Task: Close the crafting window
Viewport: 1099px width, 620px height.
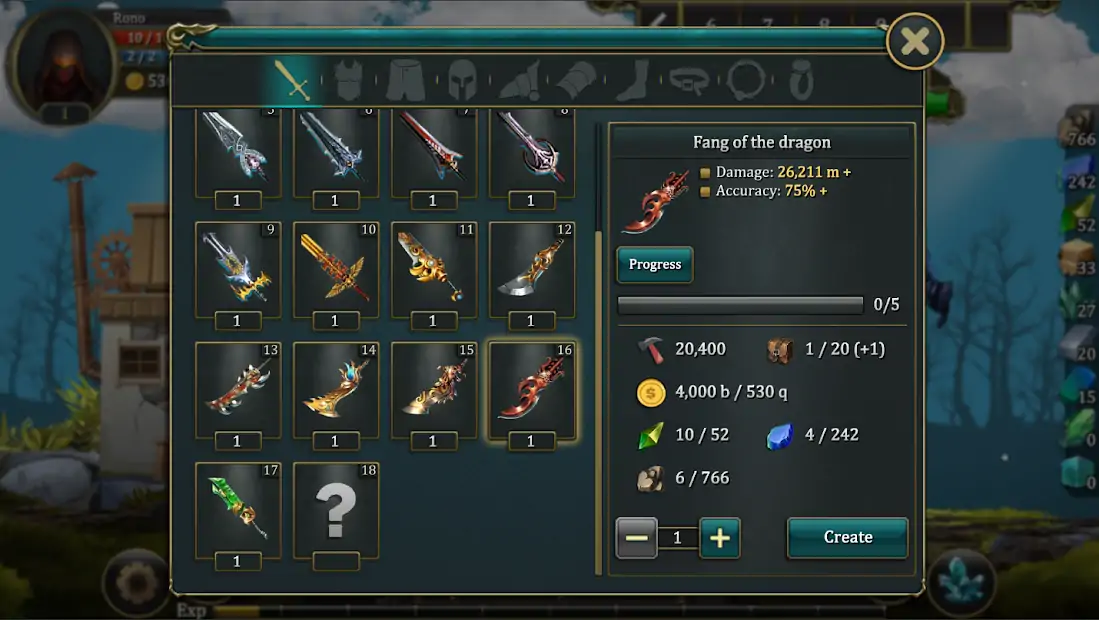Action: pos(914,41)
